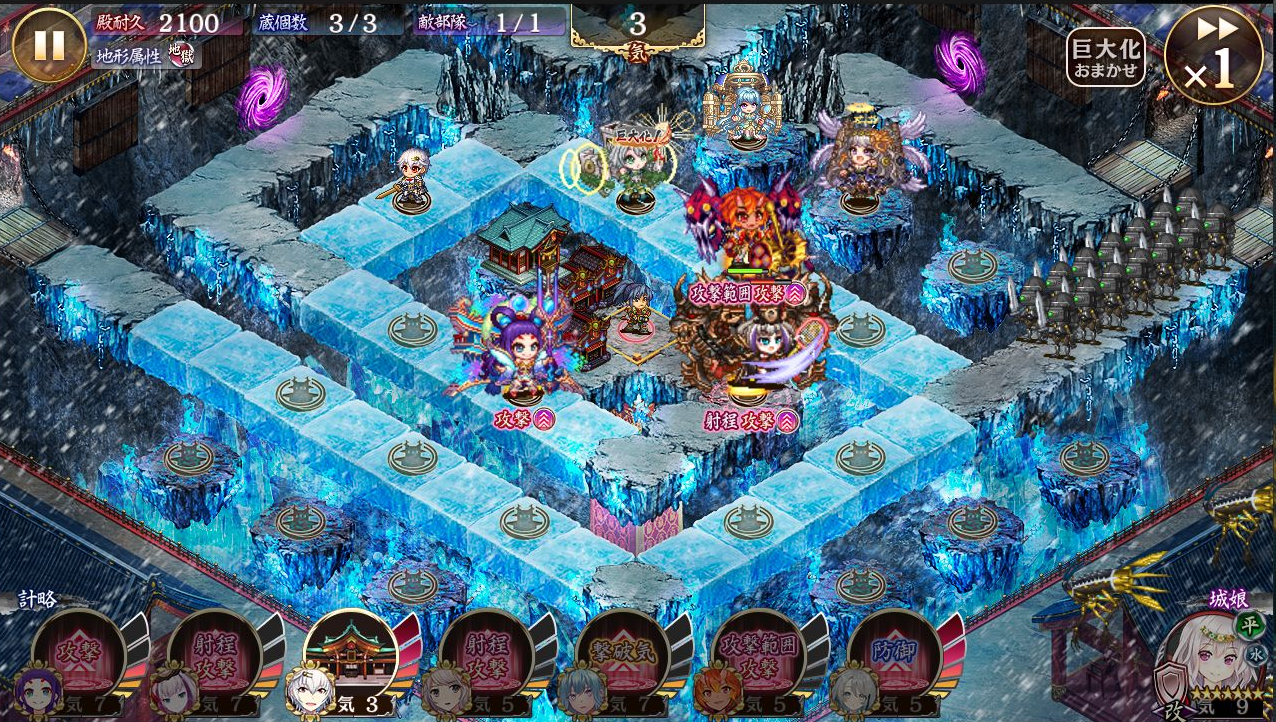Pause the battle
Viewport: 1276px width, 722px height.
pos(49,45)
